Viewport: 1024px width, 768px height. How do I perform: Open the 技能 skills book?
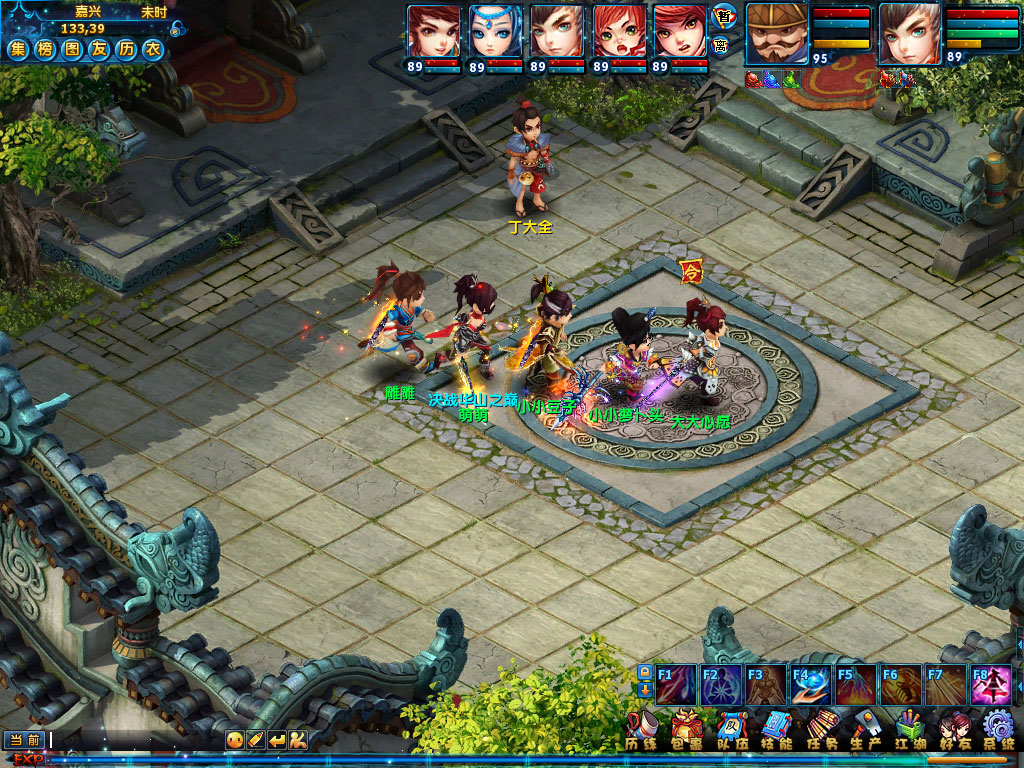click(x=777, y=730)
